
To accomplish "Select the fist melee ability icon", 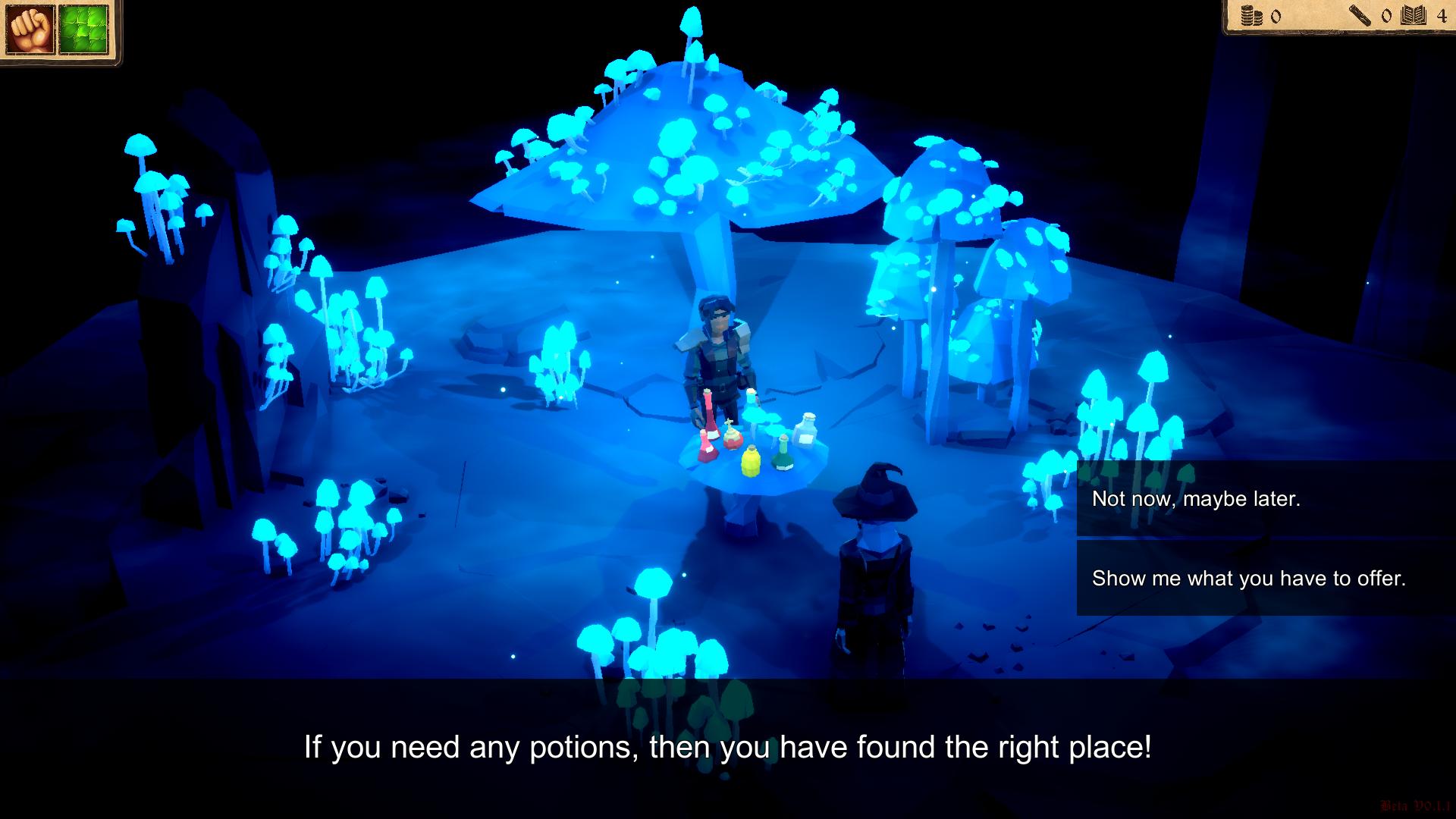I will pos(29,29).
